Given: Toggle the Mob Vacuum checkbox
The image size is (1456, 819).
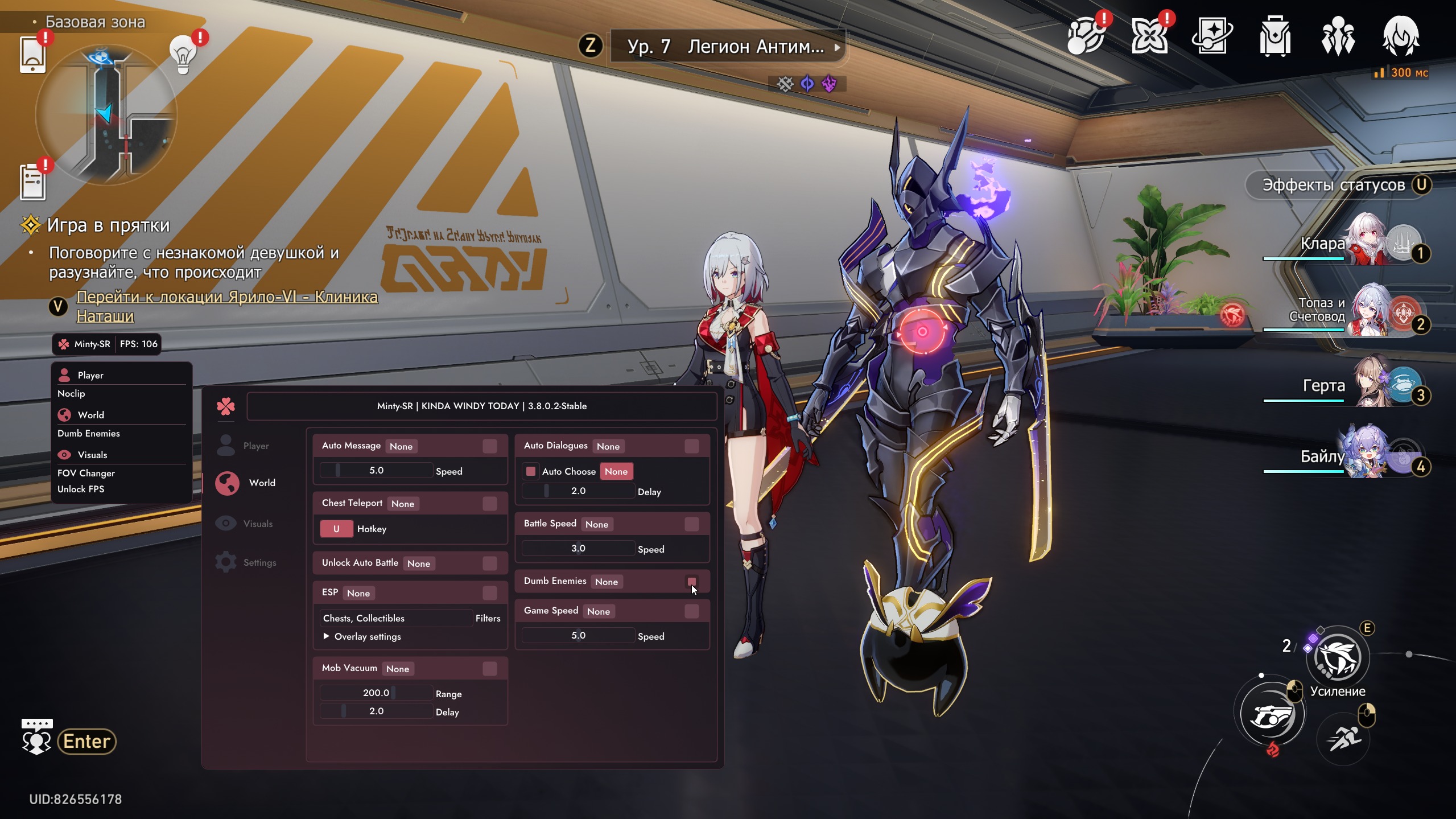Looking at the screenshot, I should (x=489, y=669).
